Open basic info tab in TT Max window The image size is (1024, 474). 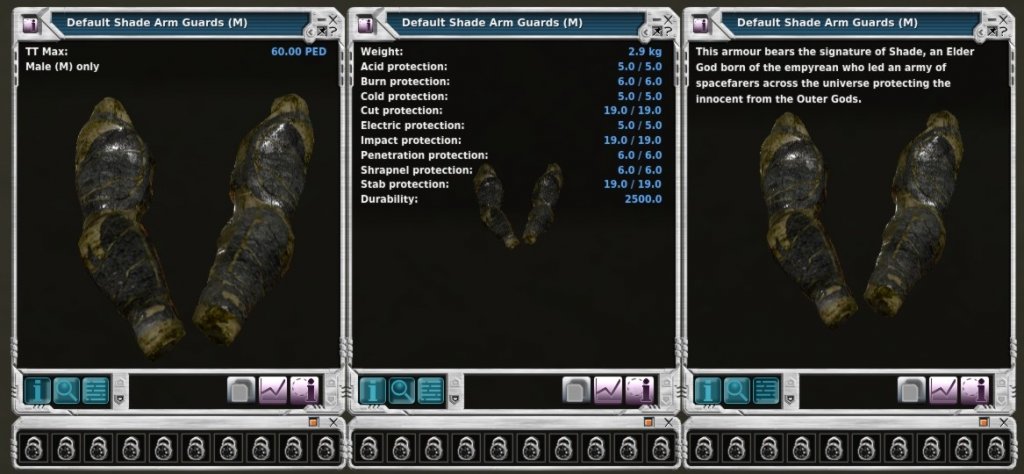coord(37,389)
